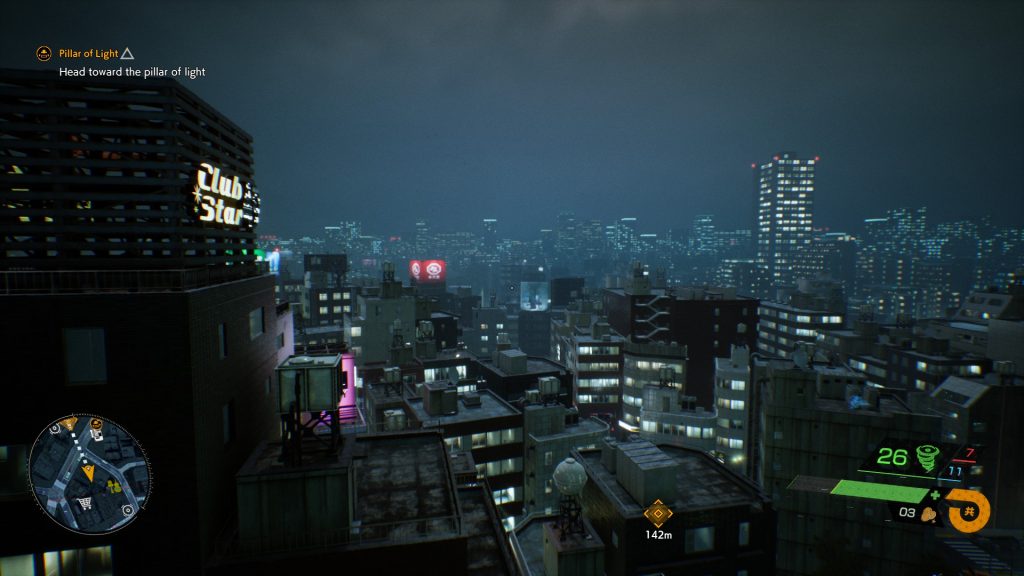Open the circular minimap
Image resolution: width=1024 pixels, height=576 pixels.
(89, 473)
